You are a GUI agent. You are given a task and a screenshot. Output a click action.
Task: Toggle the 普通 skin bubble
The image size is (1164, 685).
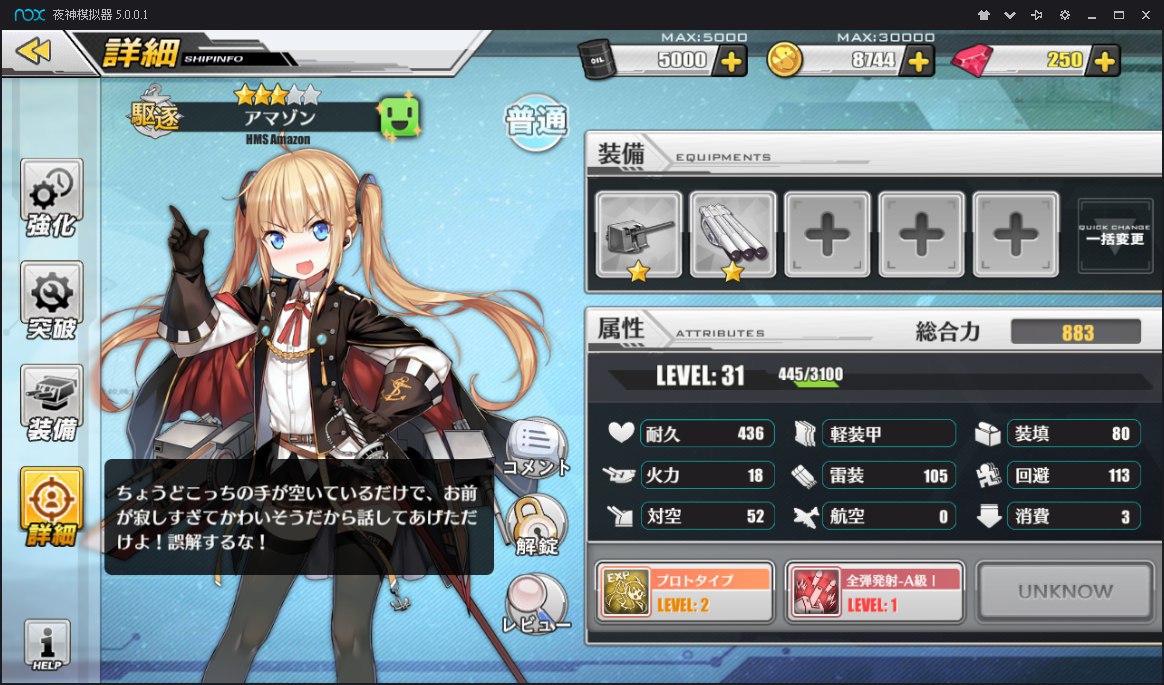(536, 122)
